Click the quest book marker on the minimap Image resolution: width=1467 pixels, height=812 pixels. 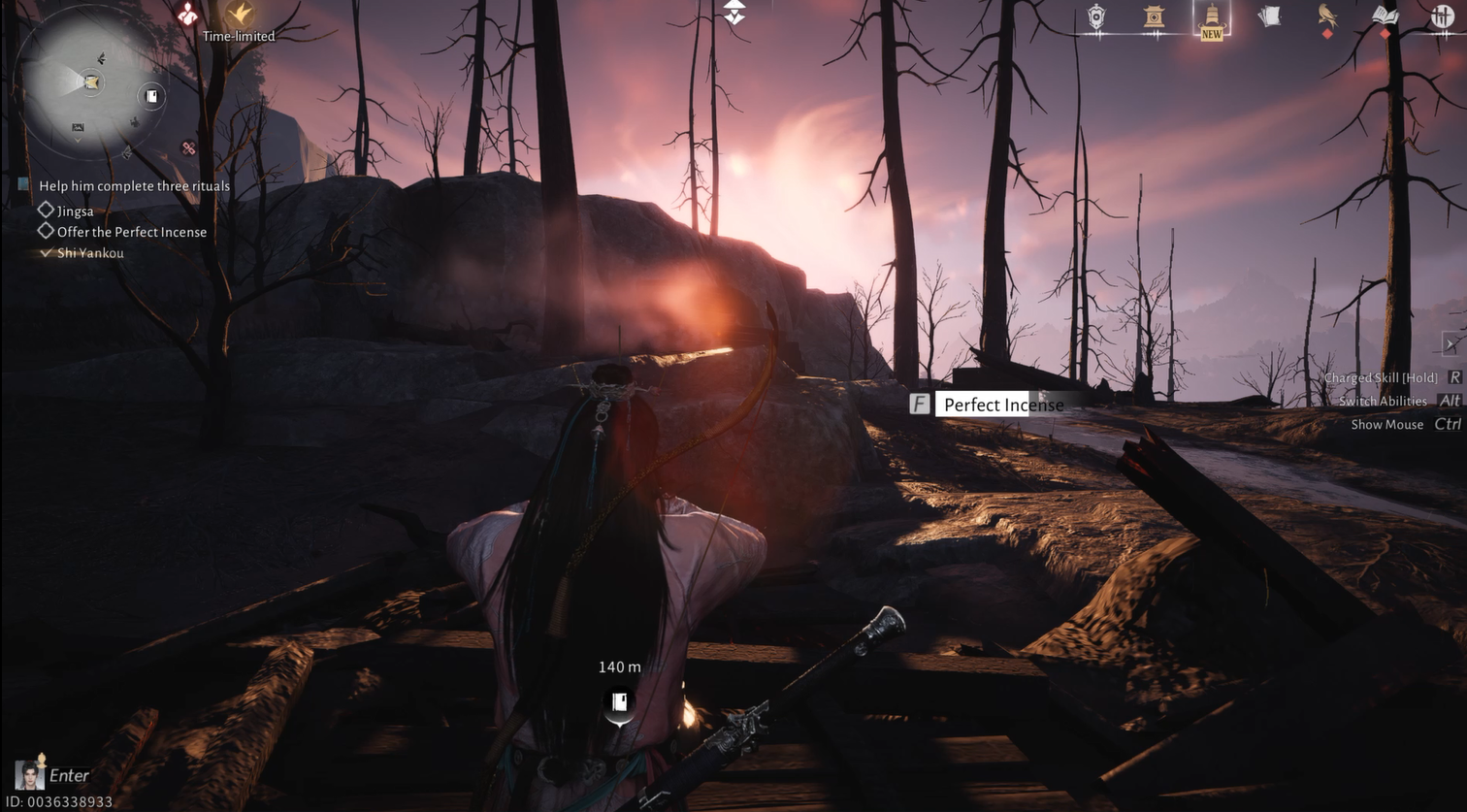click(151, 96)
